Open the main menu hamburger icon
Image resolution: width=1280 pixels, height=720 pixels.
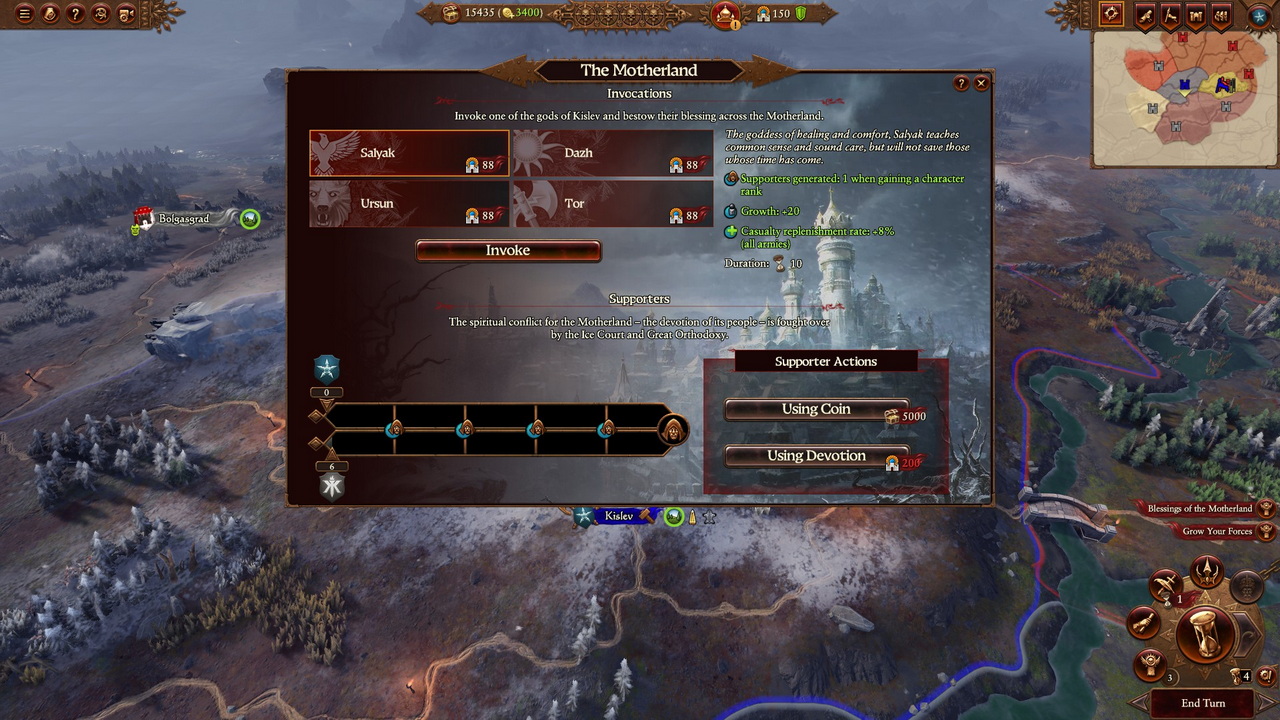[x=24, y=14]
